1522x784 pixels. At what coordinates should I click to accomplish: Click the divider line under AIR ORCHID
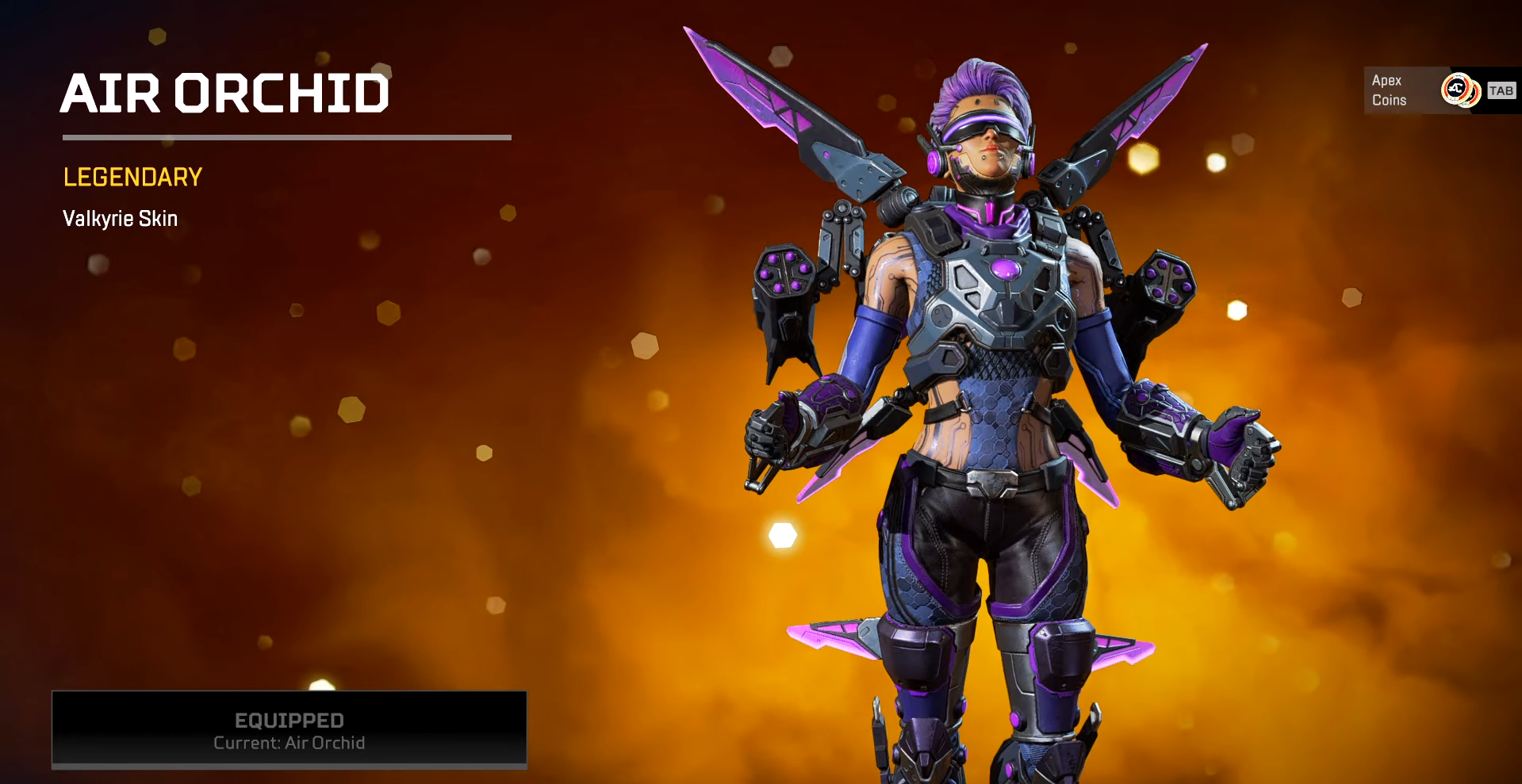[x=287, y=136]
